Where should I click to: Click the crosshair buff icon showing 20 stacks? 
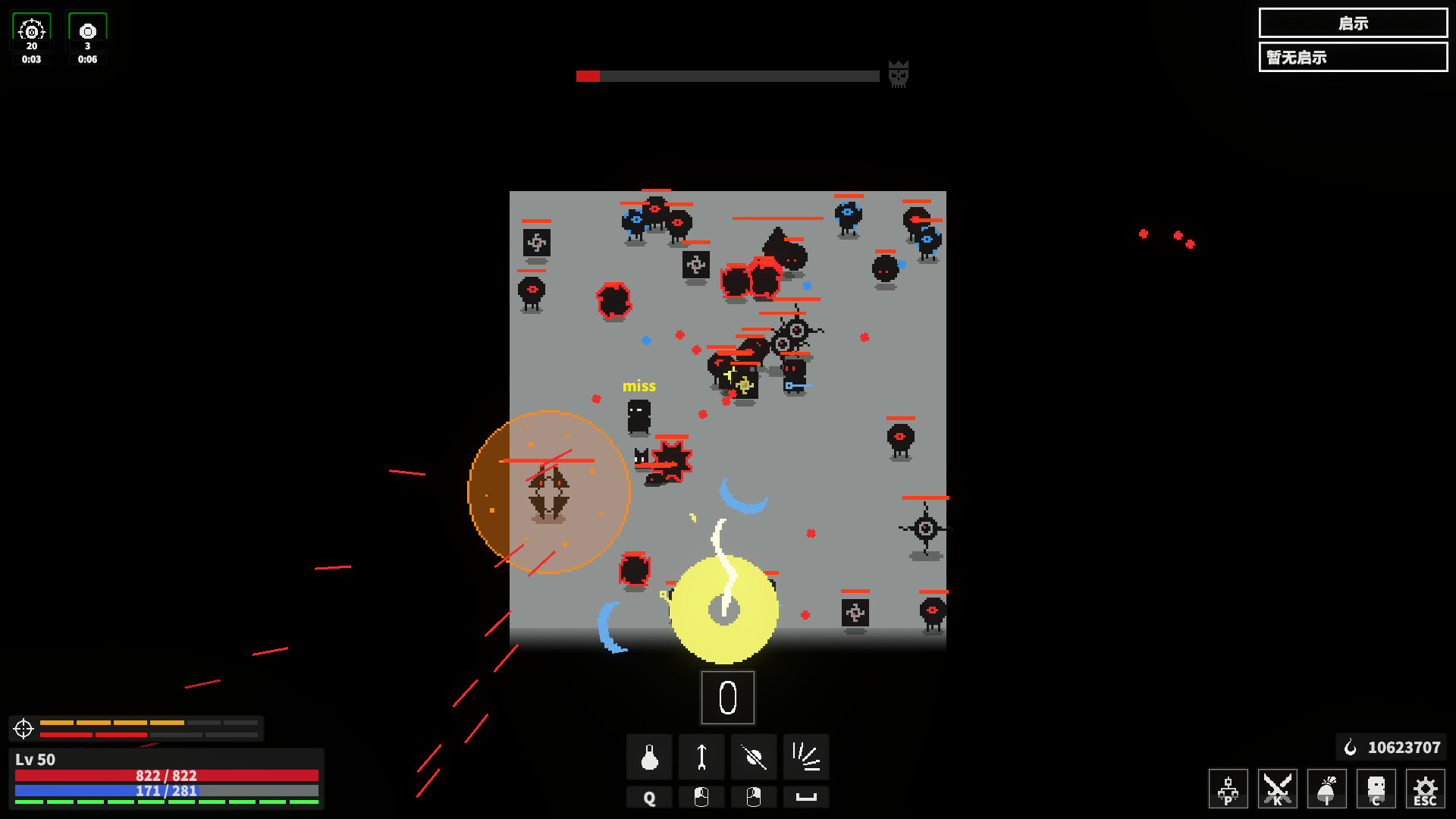click(31, 32)
